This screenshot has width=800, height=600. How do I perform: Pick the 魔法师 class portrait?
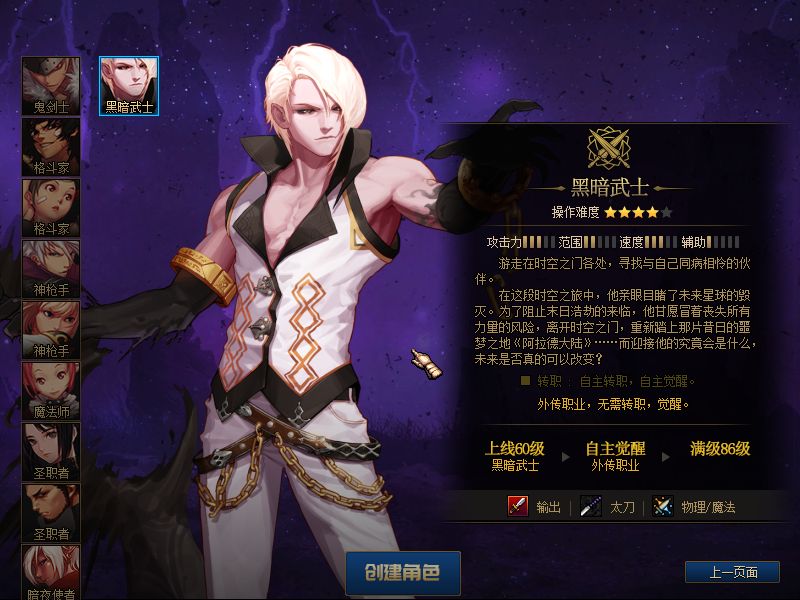coord(51,391)
